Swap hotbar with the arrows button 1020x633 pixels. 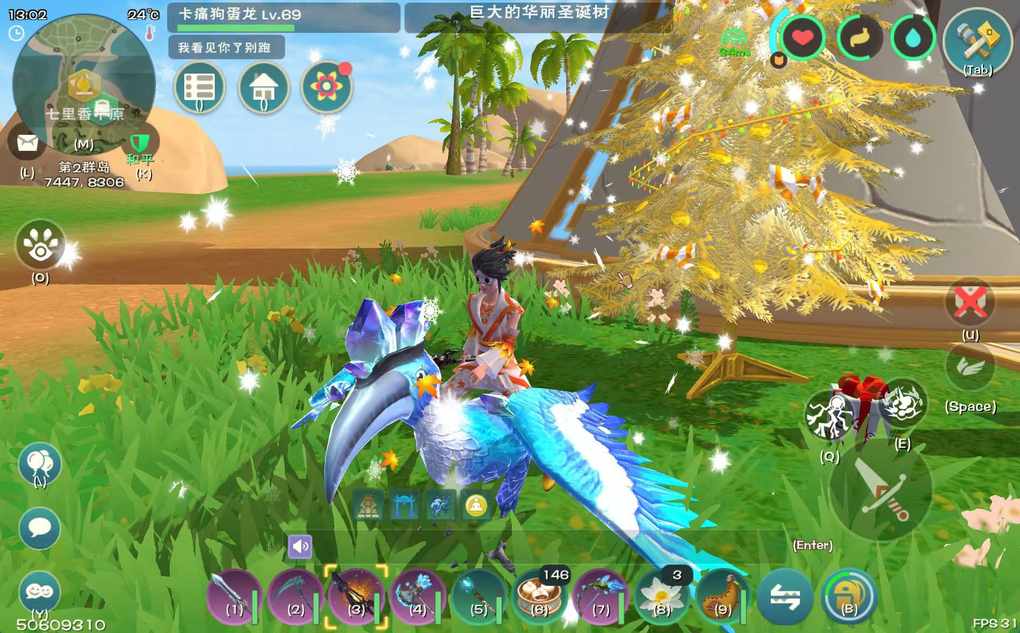784,597
